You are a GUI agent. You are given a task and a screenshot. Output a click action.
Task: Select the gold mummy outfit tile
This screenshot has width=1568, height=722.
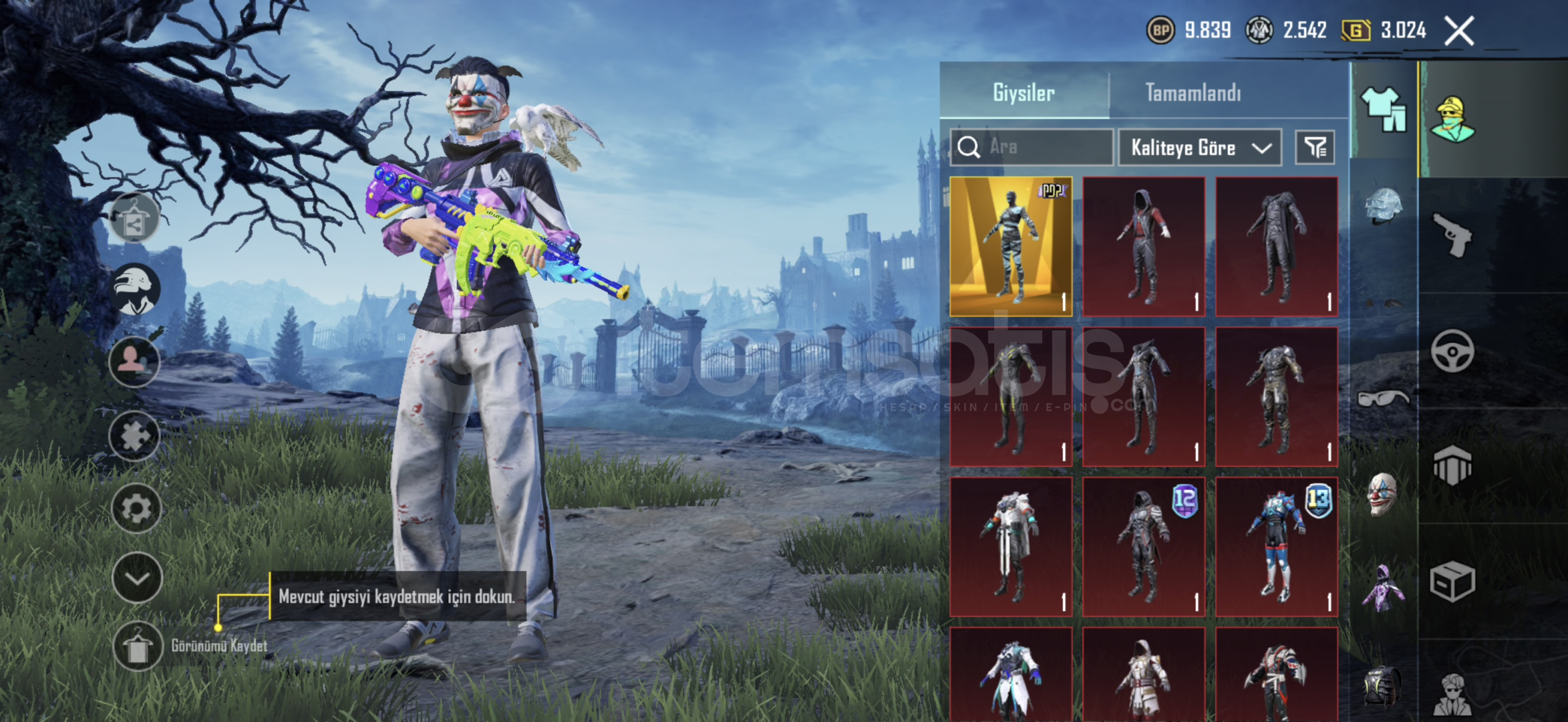coord(1011,246)
